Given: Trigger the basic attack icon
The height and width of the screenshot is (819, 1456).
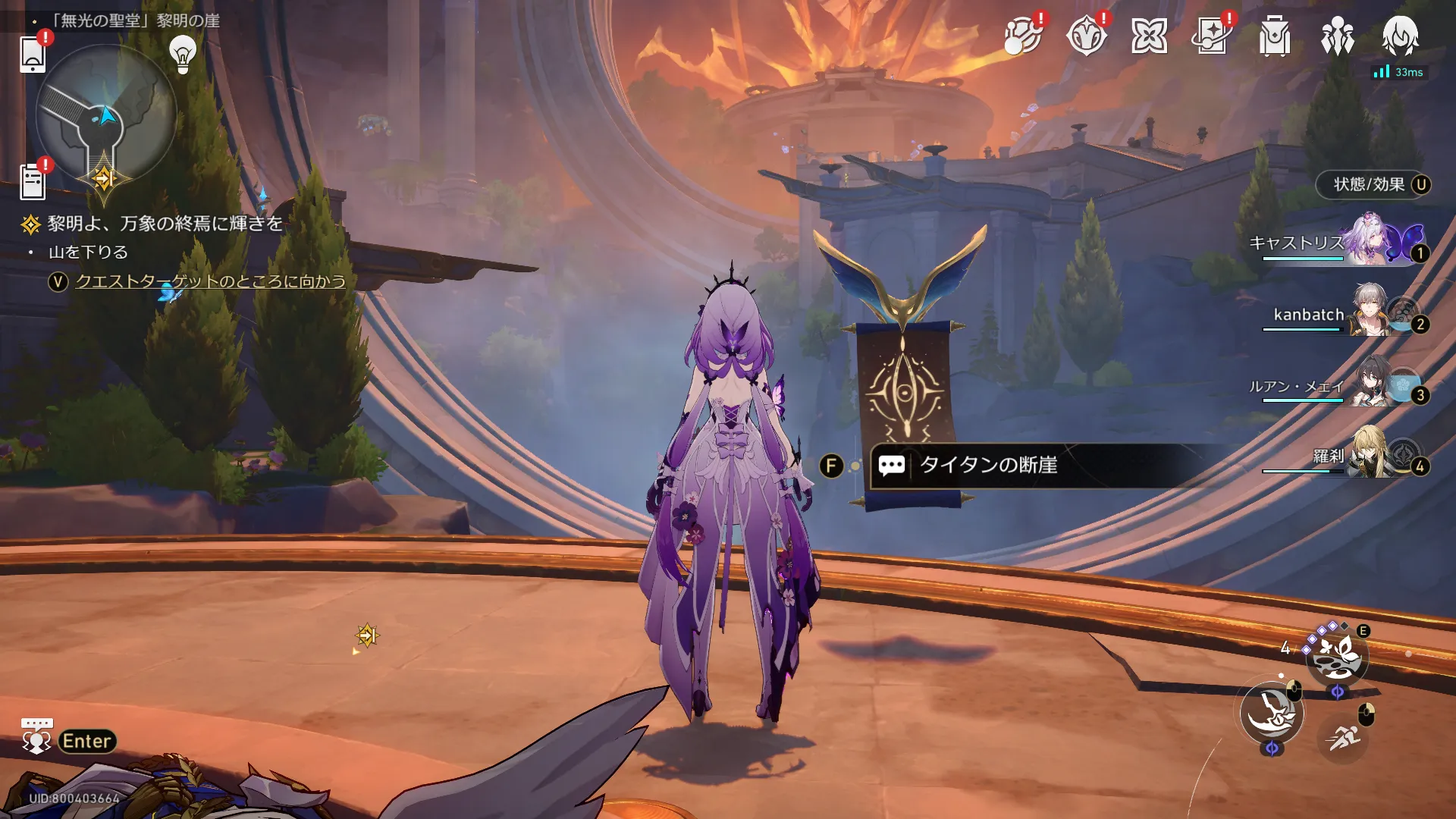Looking at the screenshot, I should click(1272, 713).
